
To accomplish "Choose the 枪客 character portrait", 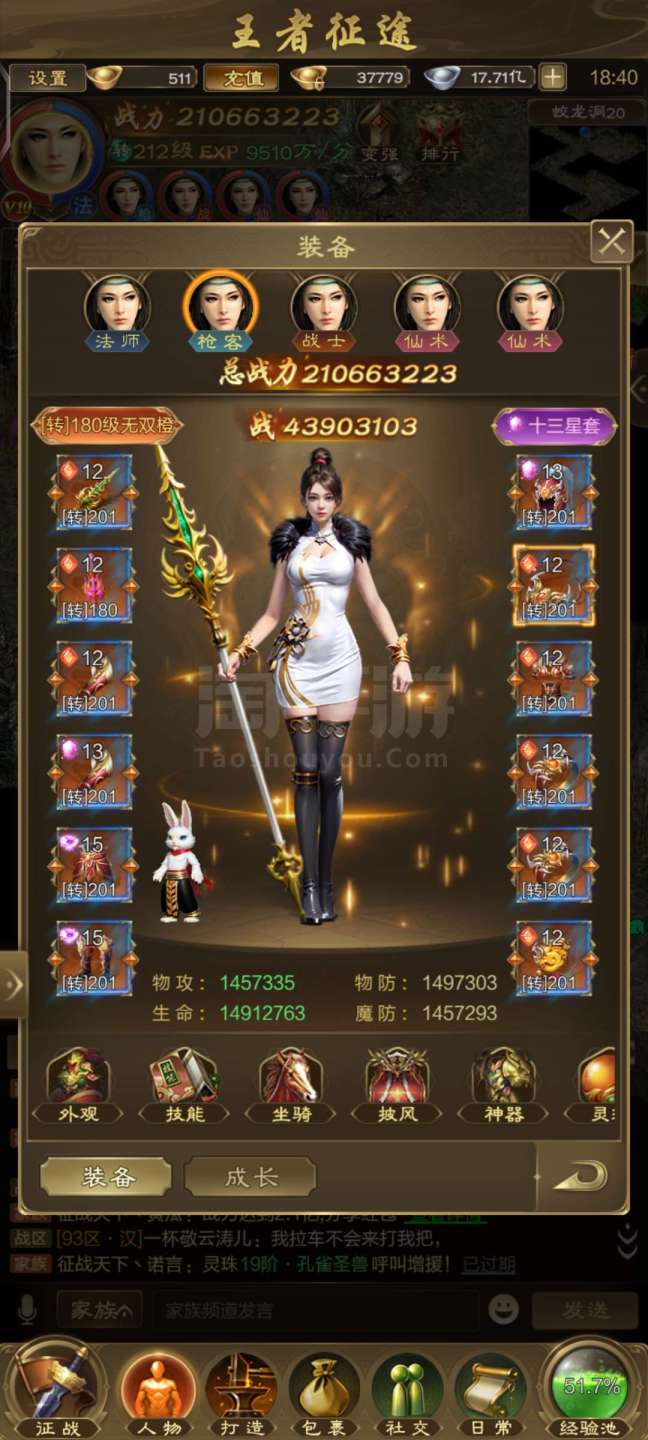I will 220,308.
